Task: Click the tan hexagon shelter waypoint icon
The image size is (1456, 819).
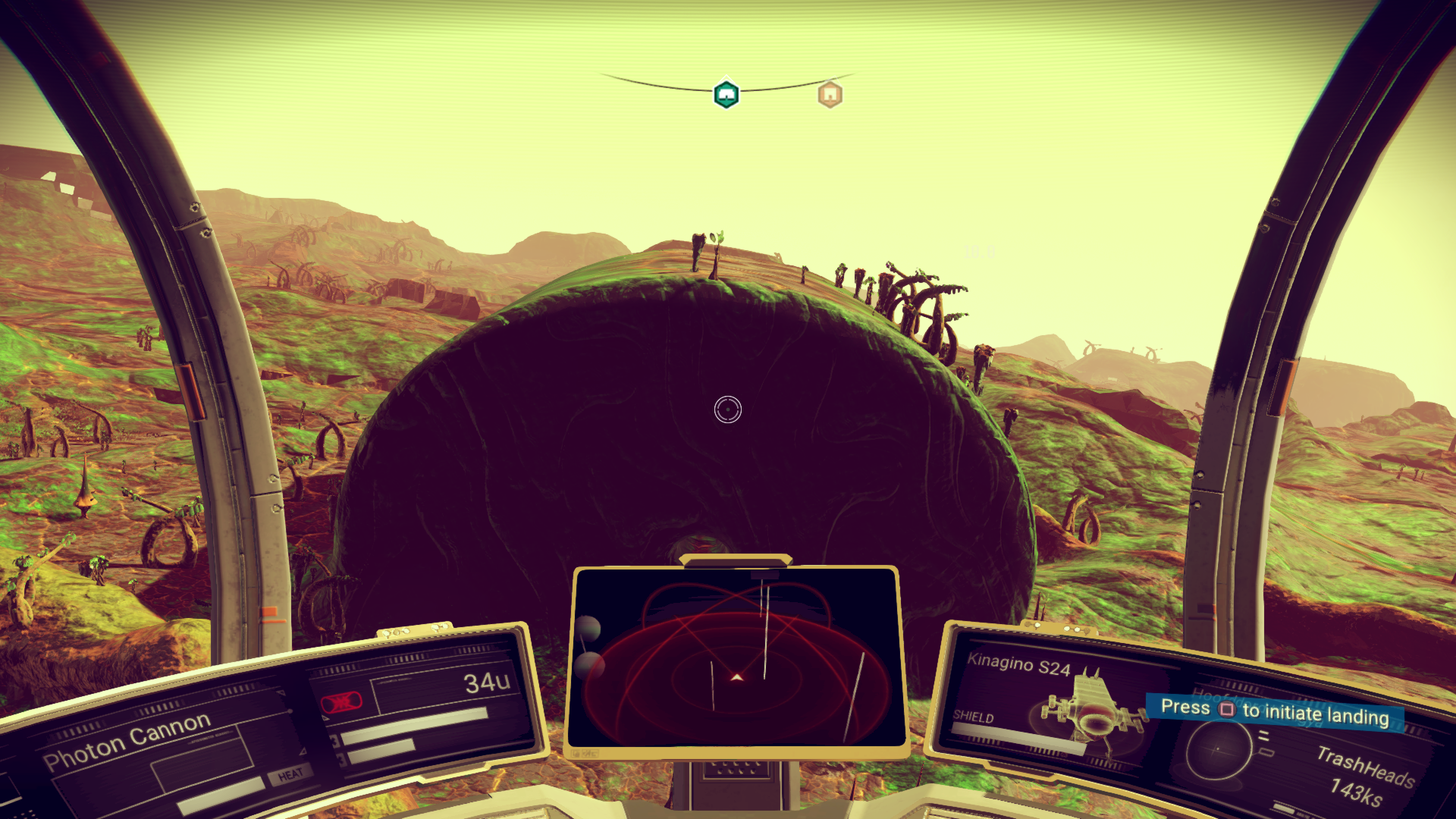Action: tap(829, 94)
